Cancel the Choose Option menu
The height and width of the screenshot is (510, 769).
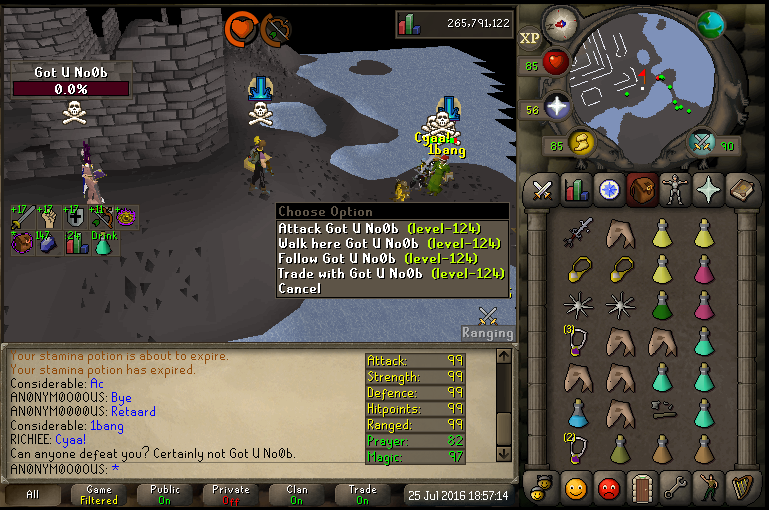pos(300,289)
